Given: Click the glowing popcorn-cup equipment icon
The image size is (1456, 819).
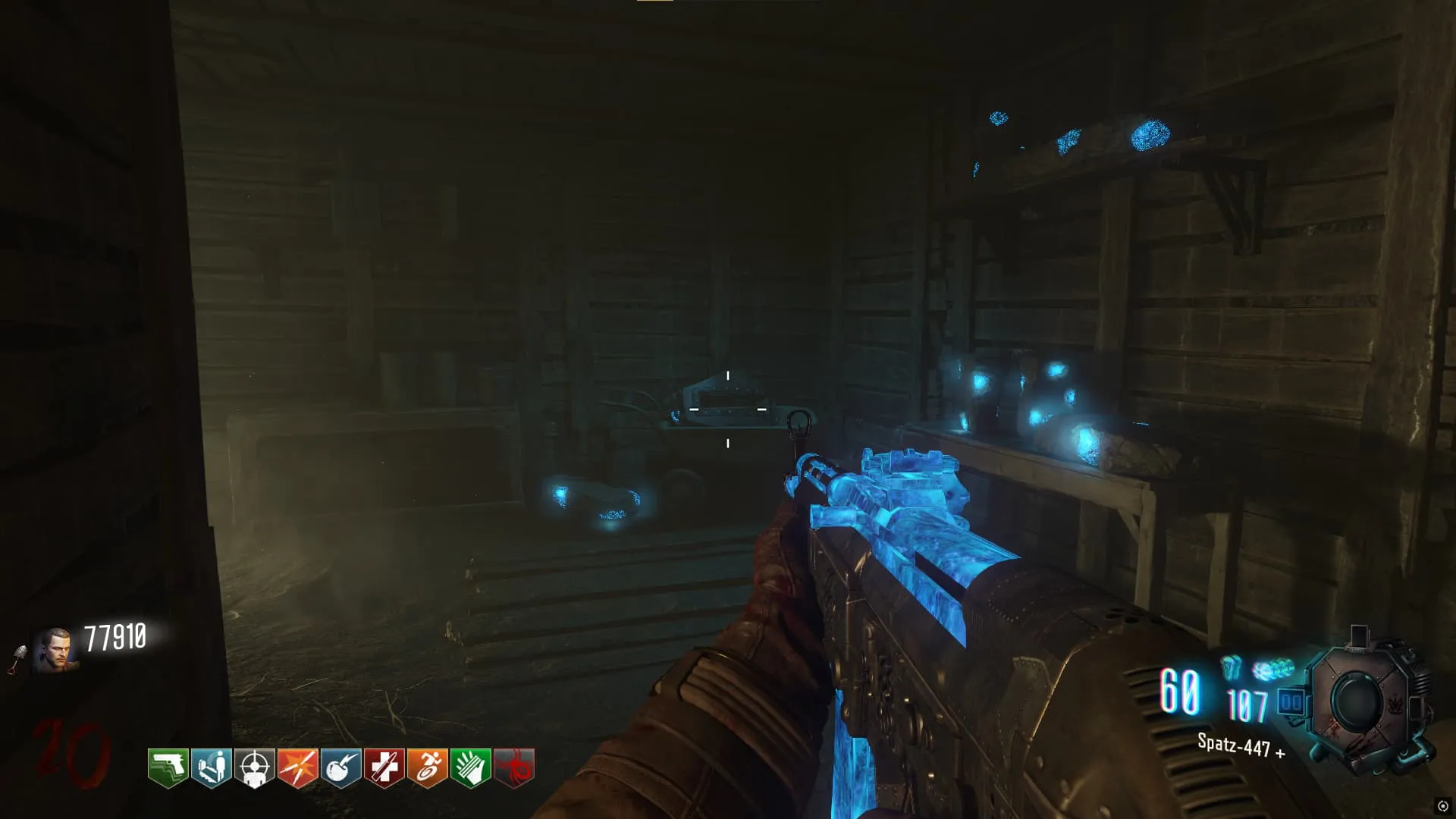Looking at the screenshot, I should pyautogui.click(x=1231, y=668).
